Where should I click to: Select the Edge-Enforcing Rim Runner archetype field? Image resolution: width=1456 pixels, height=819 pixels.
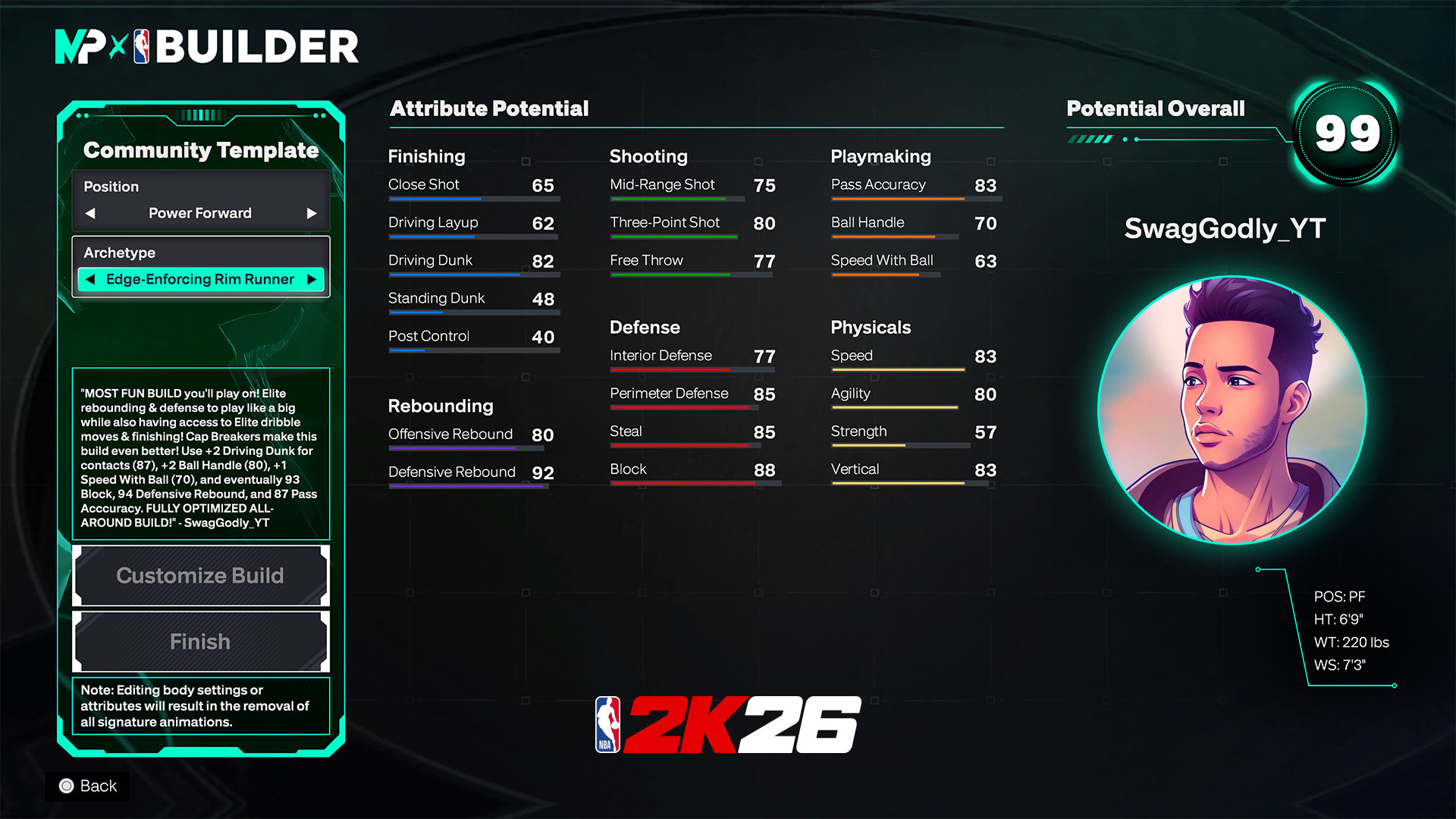(200, 279)
